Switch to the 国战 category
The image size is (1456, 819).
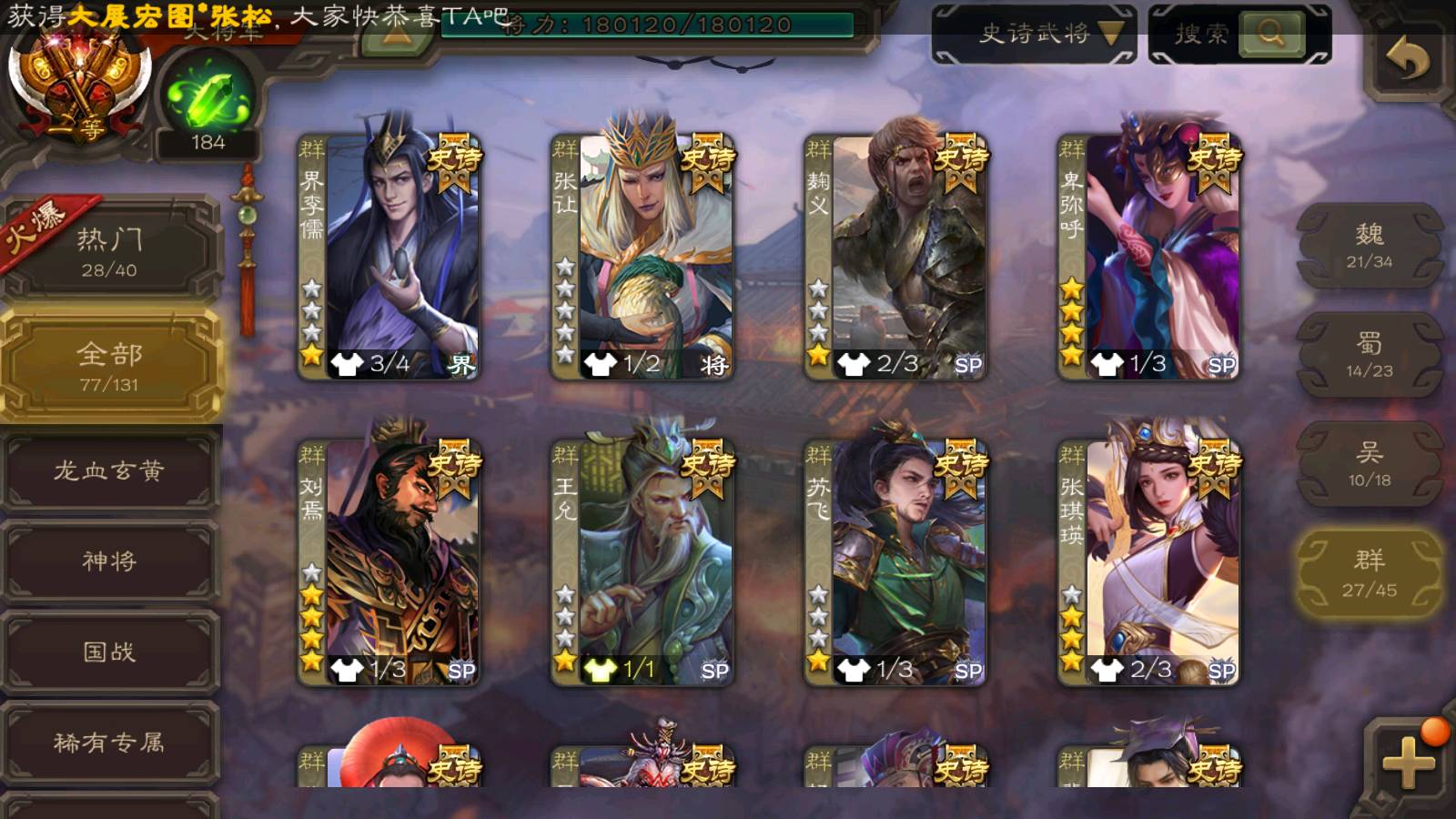click(109, 652)
